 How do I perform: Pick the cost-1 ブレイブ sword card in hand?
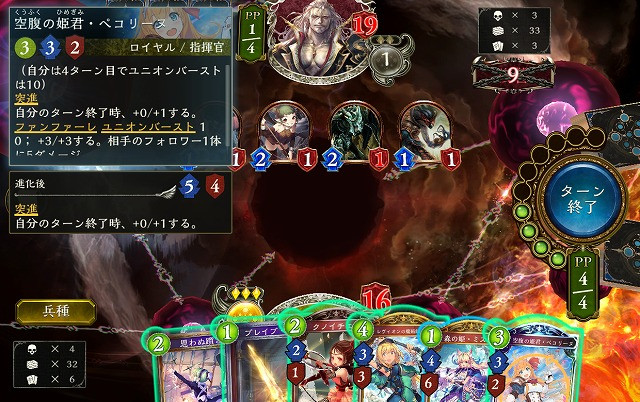point(250,365)
